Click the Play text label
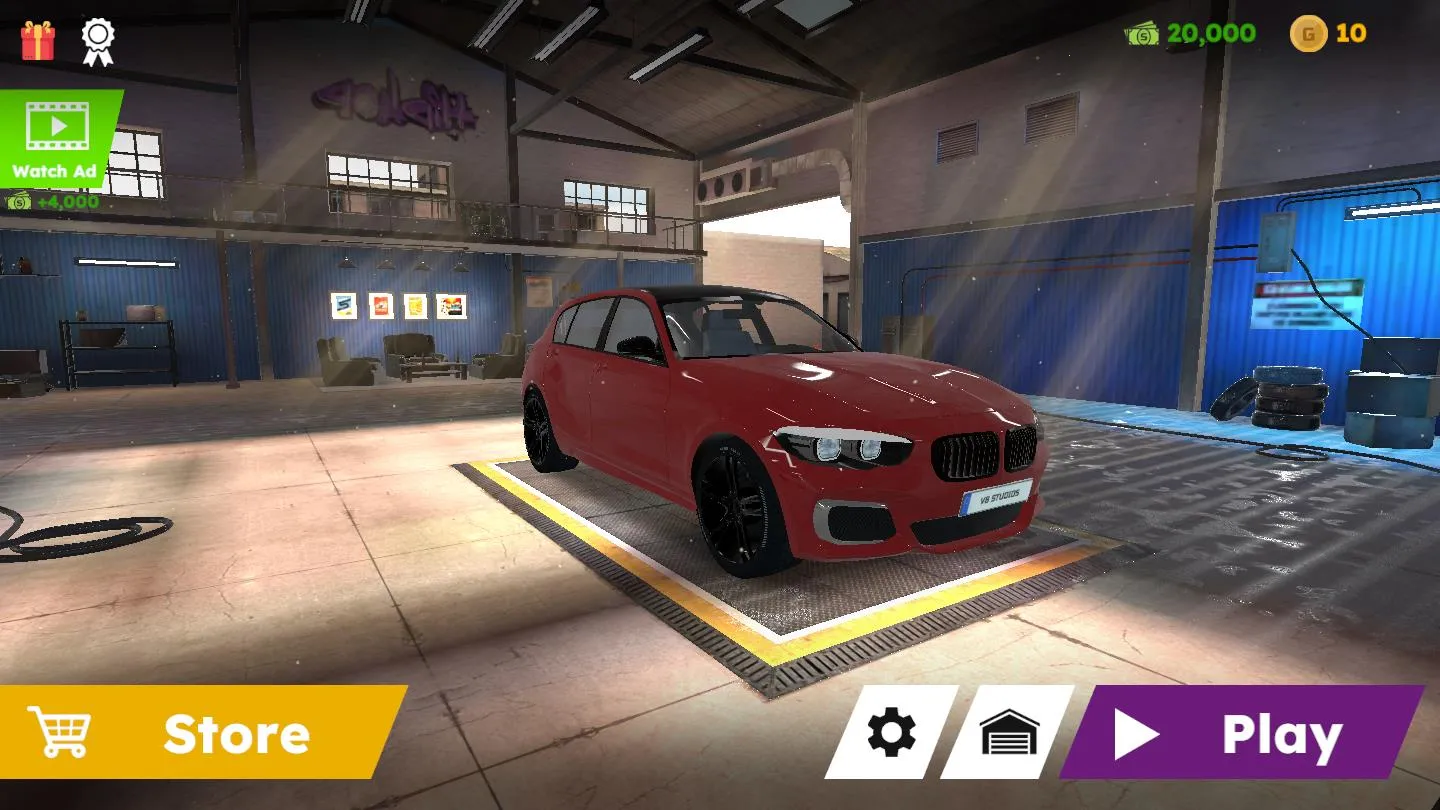This screenshot has height=810, width=1440. (x=1283, y=731)
